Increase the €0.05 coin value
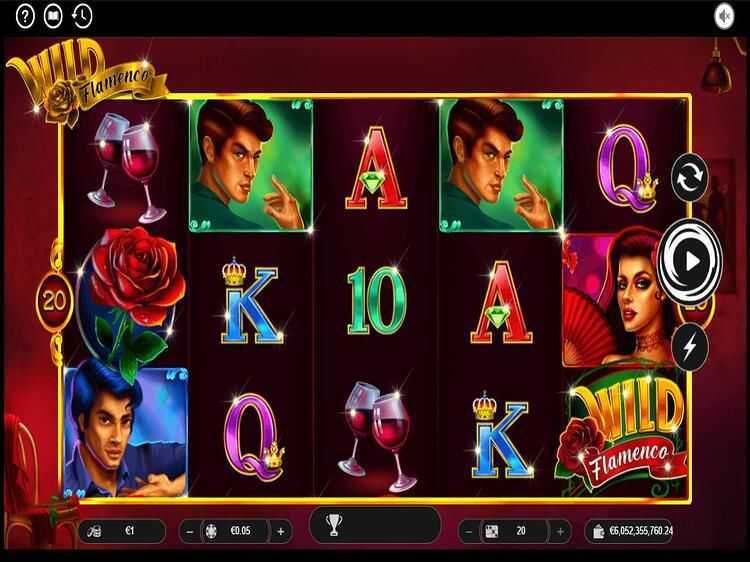750x562 pixels. [x=281, y=531]
